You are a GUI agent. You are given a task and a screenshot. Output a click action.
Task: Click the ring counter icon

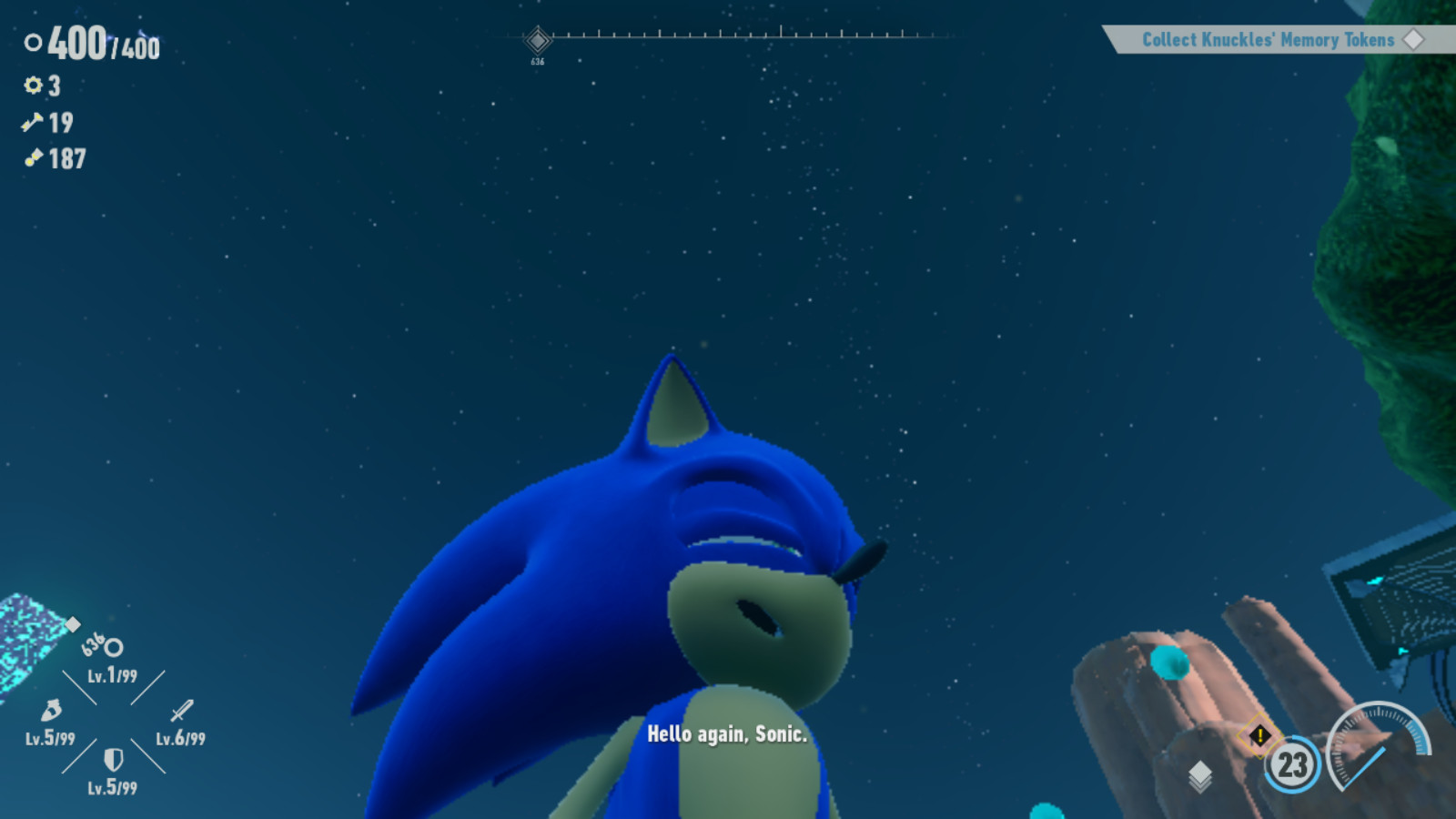pyautogui.click(x=32, y=43)
